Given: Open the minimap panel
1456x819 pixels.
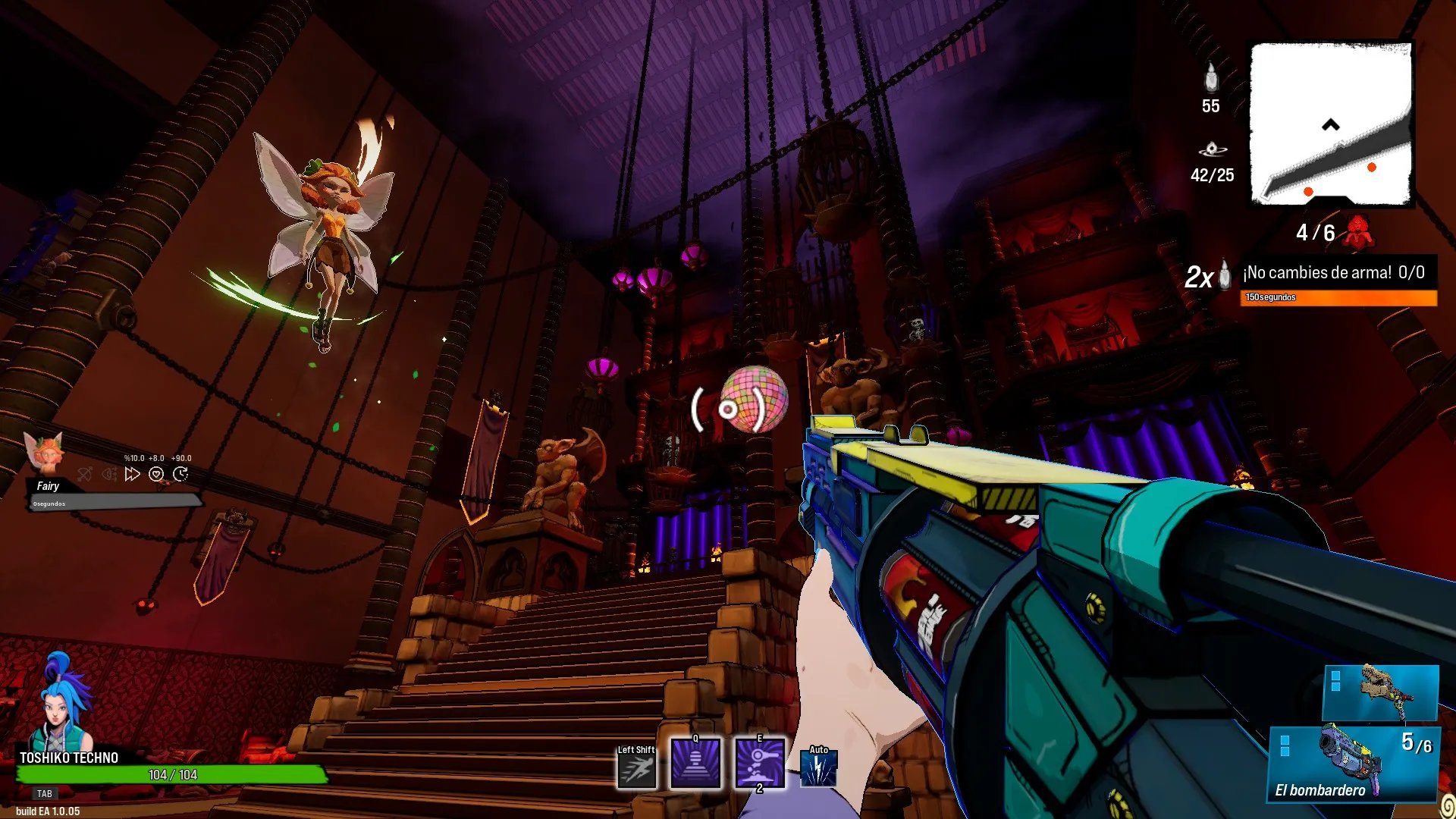Looking at the screenshot, I should (1331, 124).
